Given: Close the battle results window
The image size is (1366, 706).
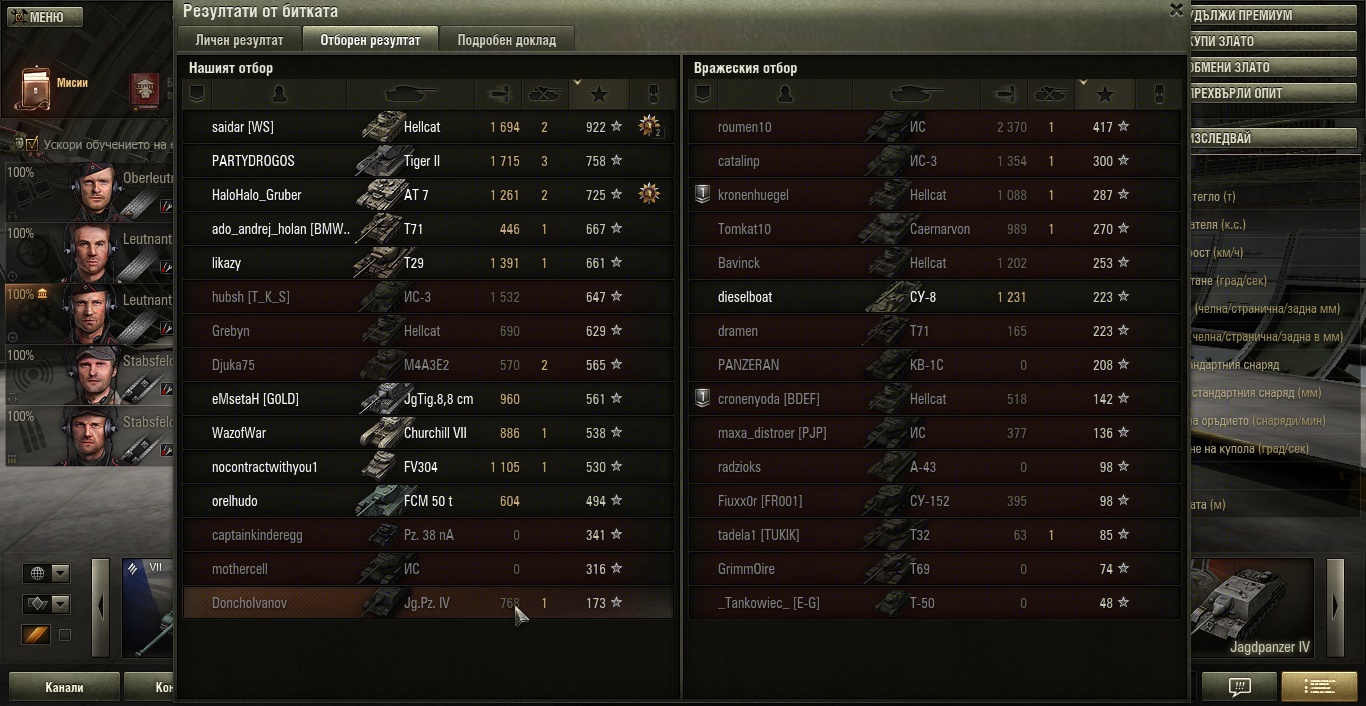Looking at the screenshot, I should pyautogui.click(x=1176, y=10).
